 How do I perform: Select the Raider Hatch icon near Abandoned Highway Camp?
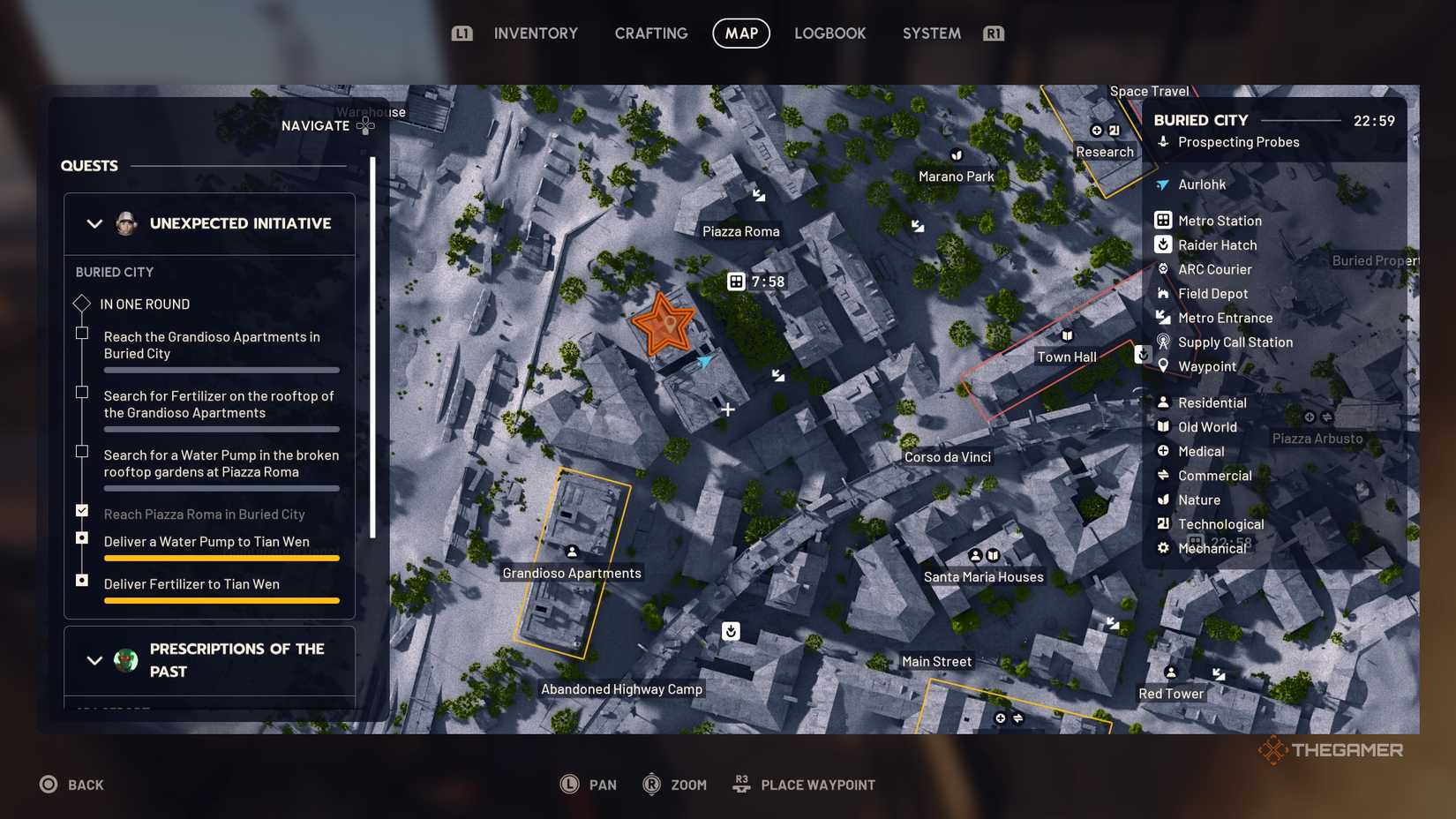click(730, 631)
